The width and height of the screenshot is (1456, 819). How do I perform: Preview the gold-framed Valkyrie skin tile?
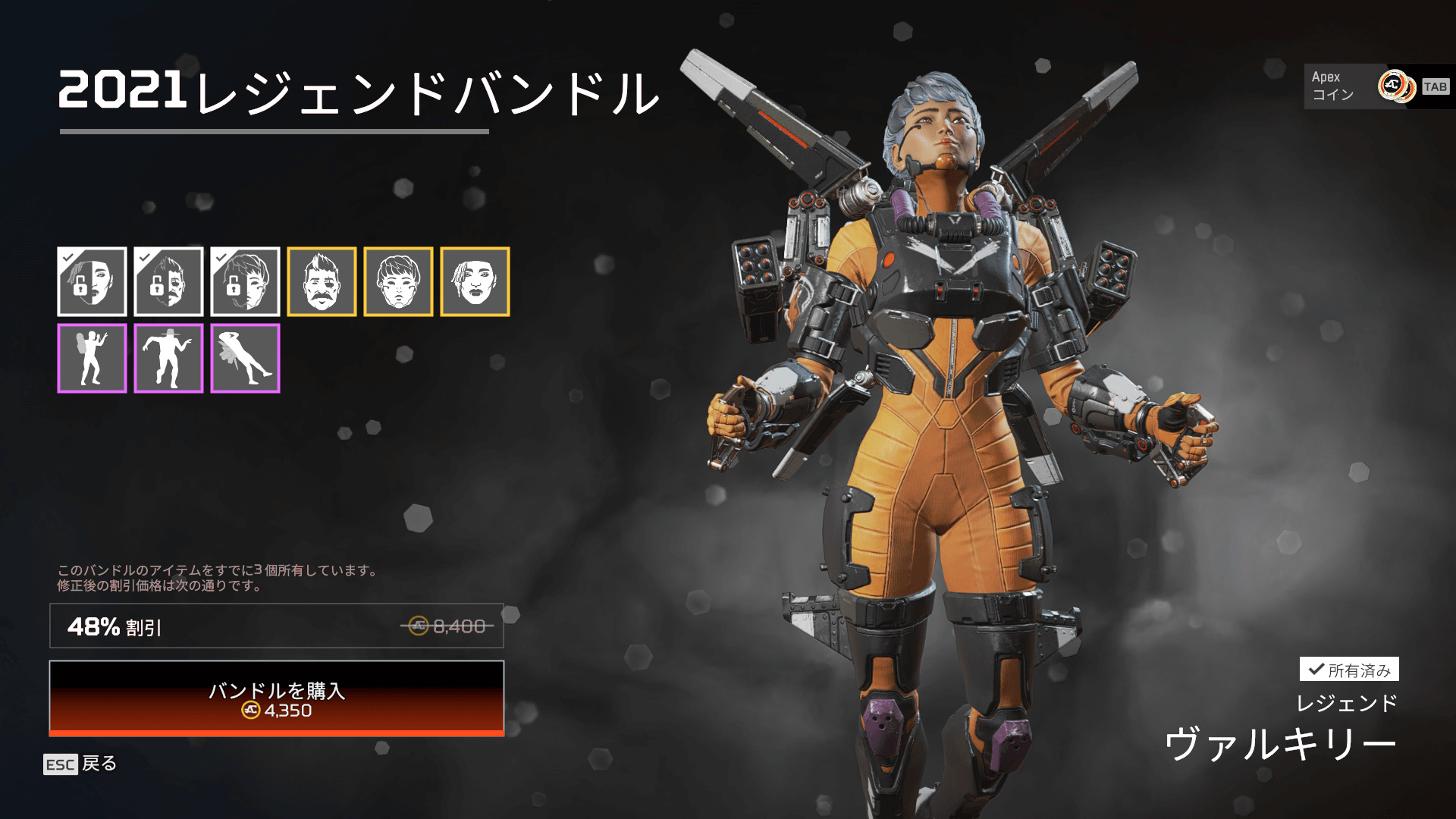(x=398, y=281)
